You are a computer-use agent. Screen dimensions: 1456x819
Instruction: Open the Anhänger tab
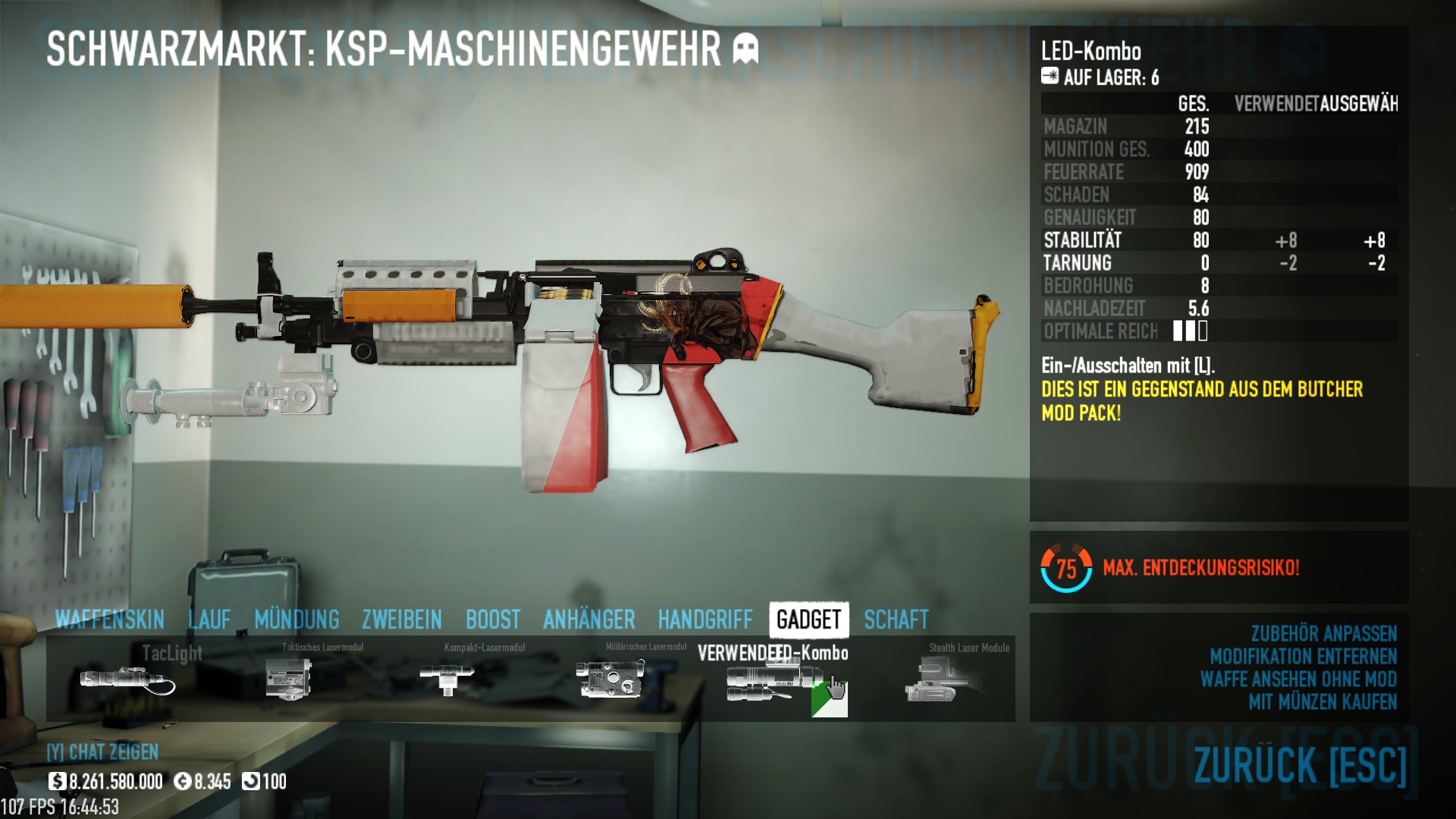coord(589,620)
